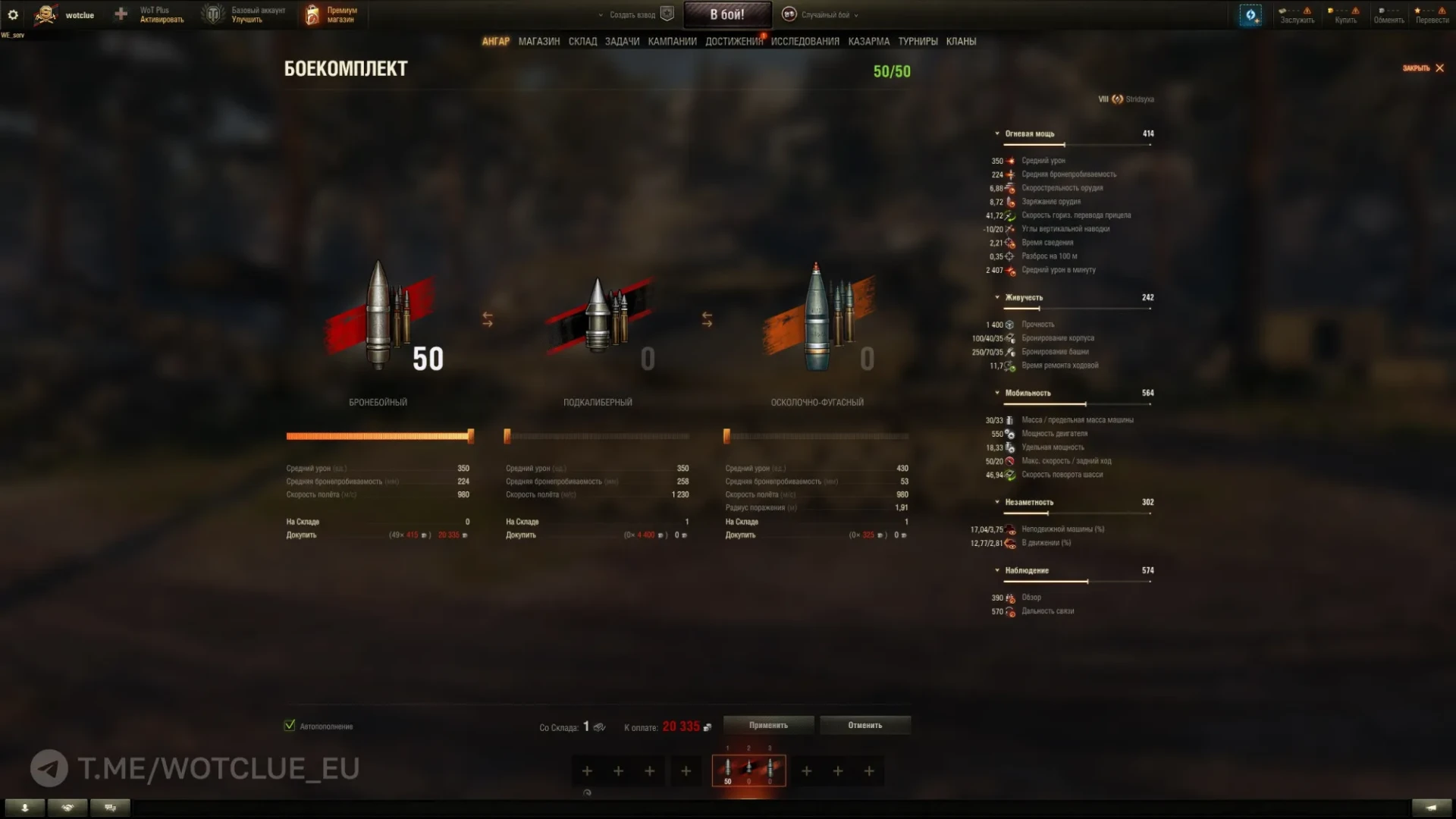Click the Применить button
Screen dimensions: 1456x819
tap(768, 725)
